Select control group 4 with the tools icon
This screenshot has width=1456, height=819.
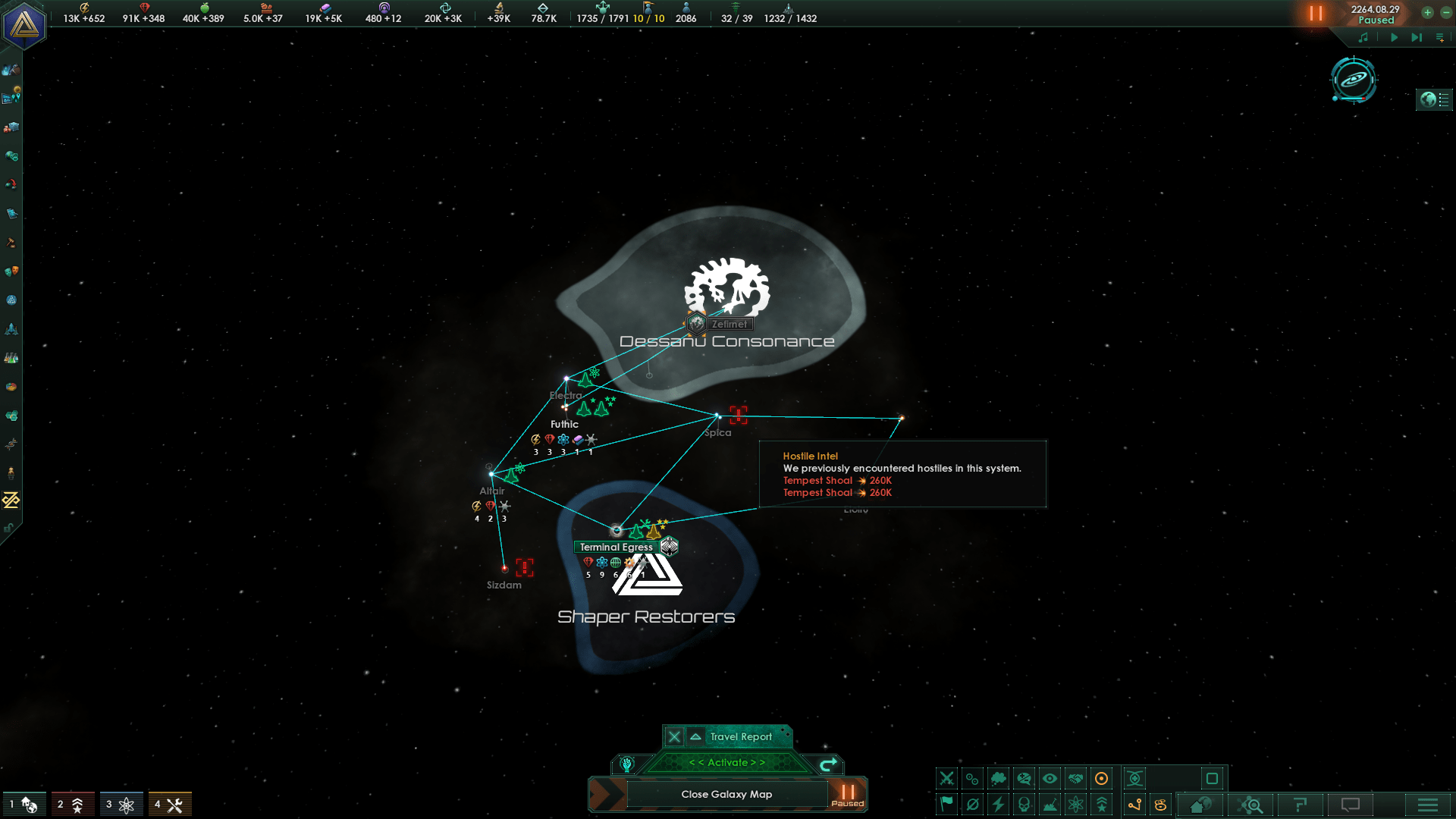169,805
